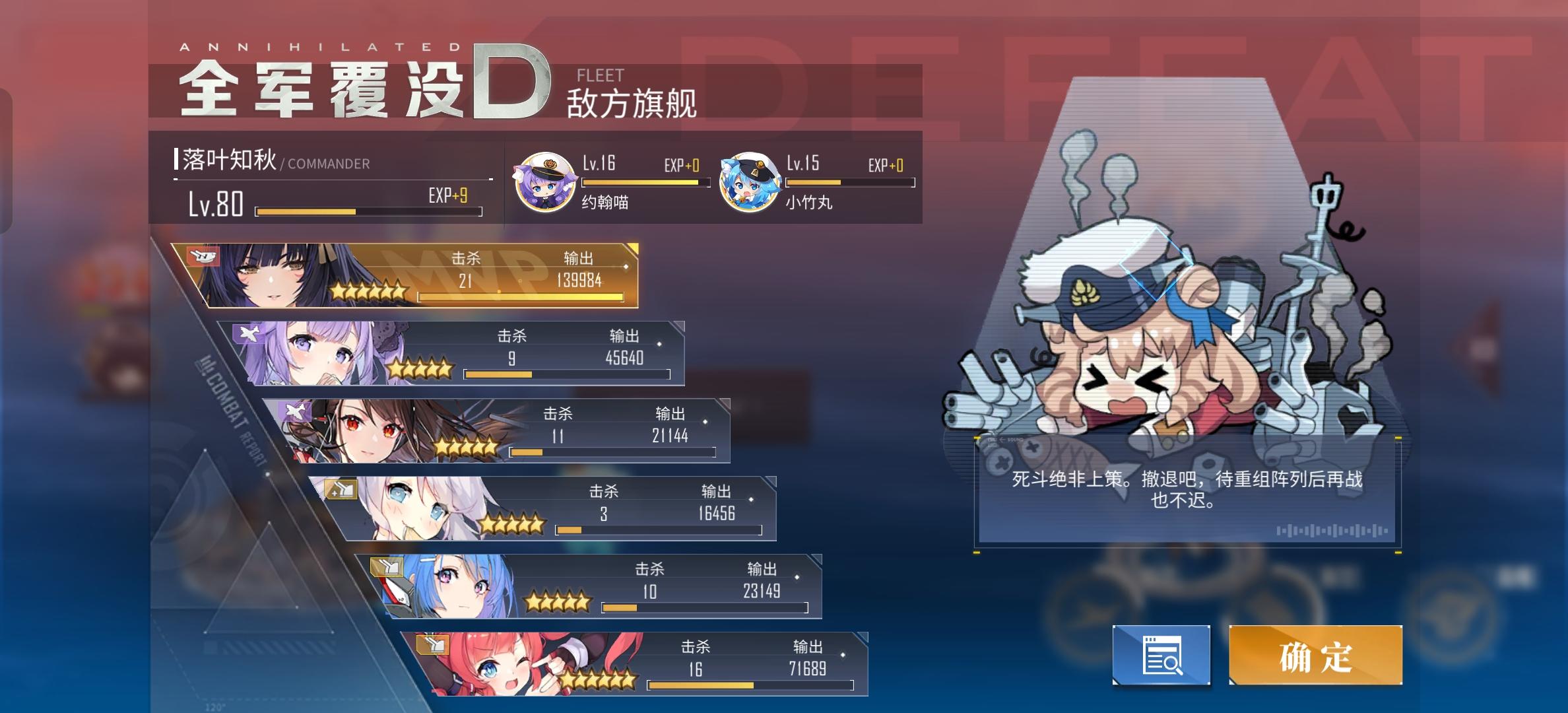Select the torpedo type icon on the MVP ship card
Image resolution: width=1568 pixels, height=713 pixels.
click(202, 257)
